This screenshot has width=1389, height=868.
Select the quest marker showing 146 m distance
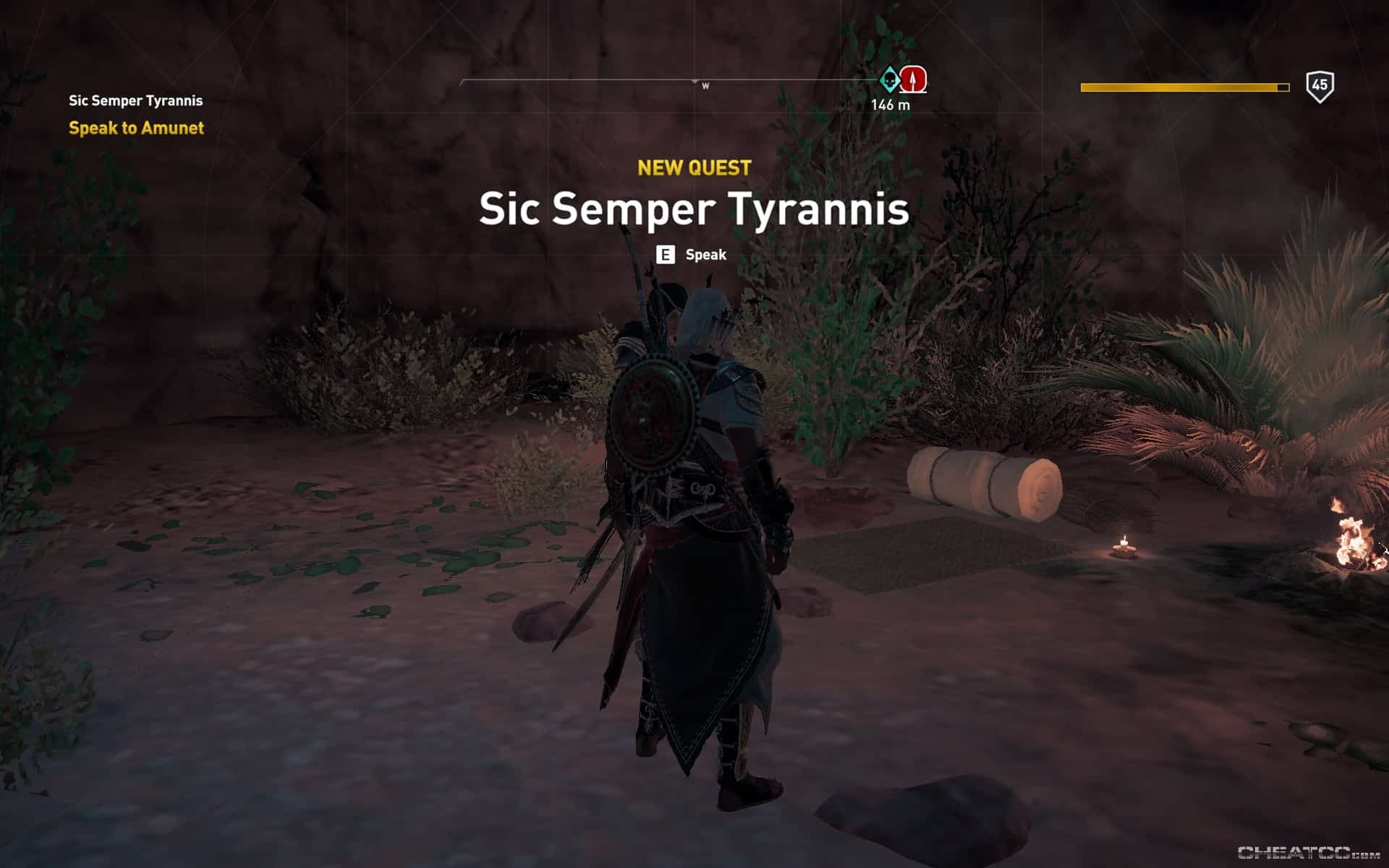(x=889, y=103)
